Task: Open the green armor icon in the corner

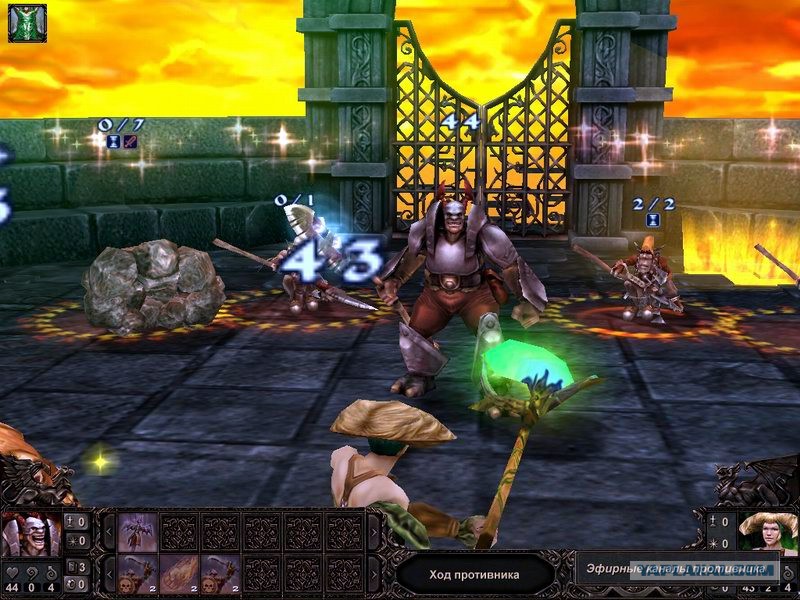Action: point(27,23)
